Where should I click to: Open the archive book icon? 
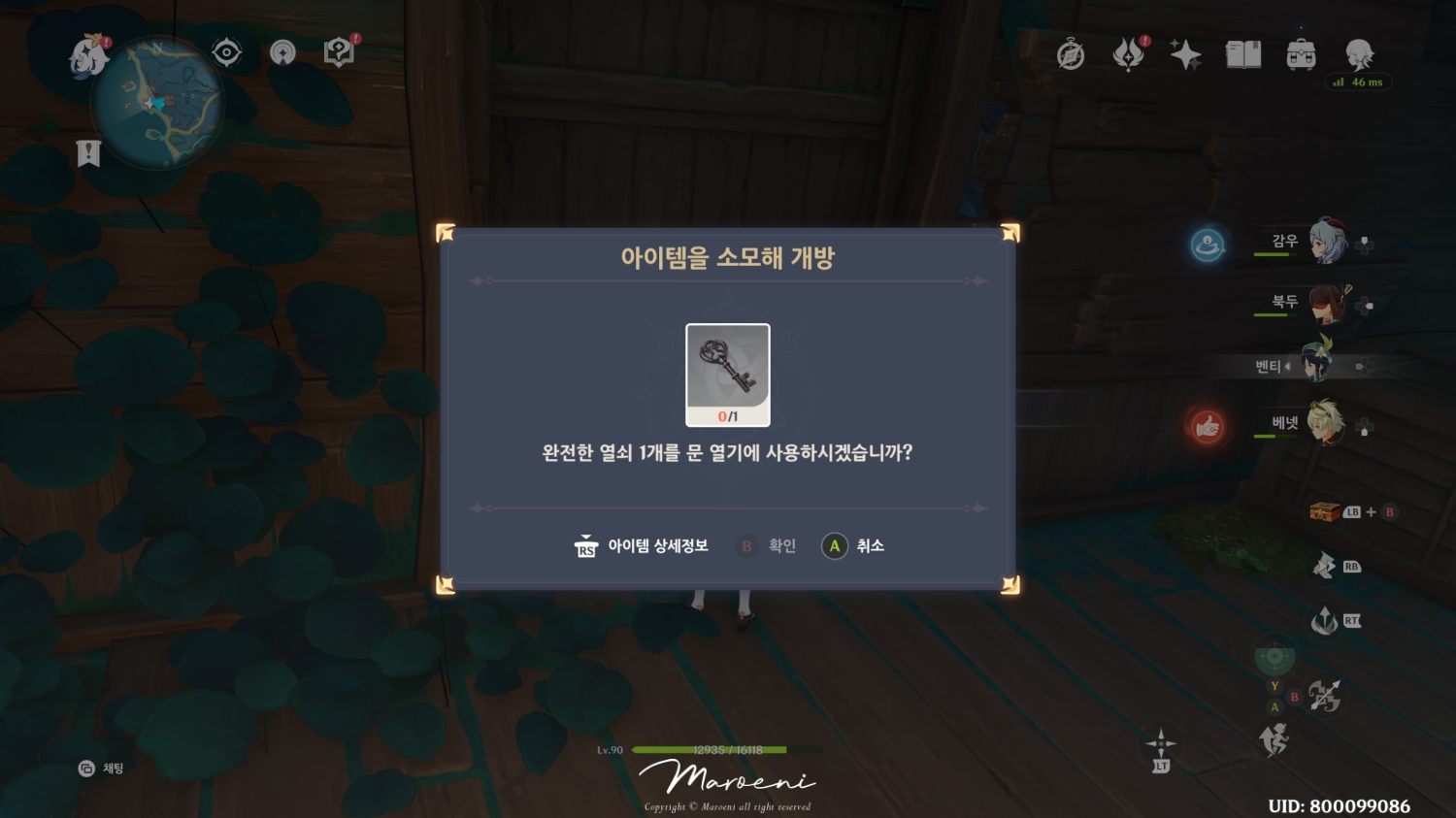tap(1244, 55)
